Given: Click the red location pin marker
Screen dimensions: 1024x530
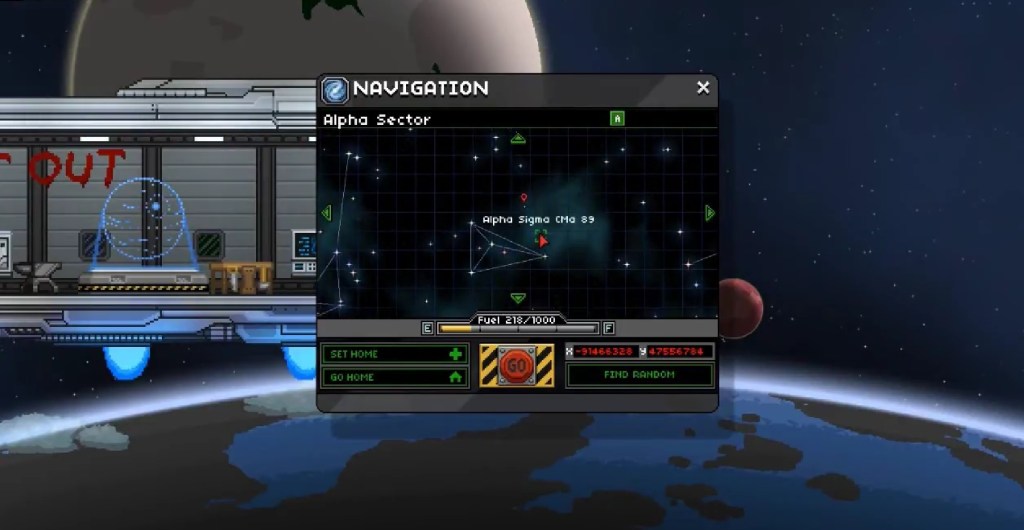Looking at the screenshot, I should click(x=523, y=199).
